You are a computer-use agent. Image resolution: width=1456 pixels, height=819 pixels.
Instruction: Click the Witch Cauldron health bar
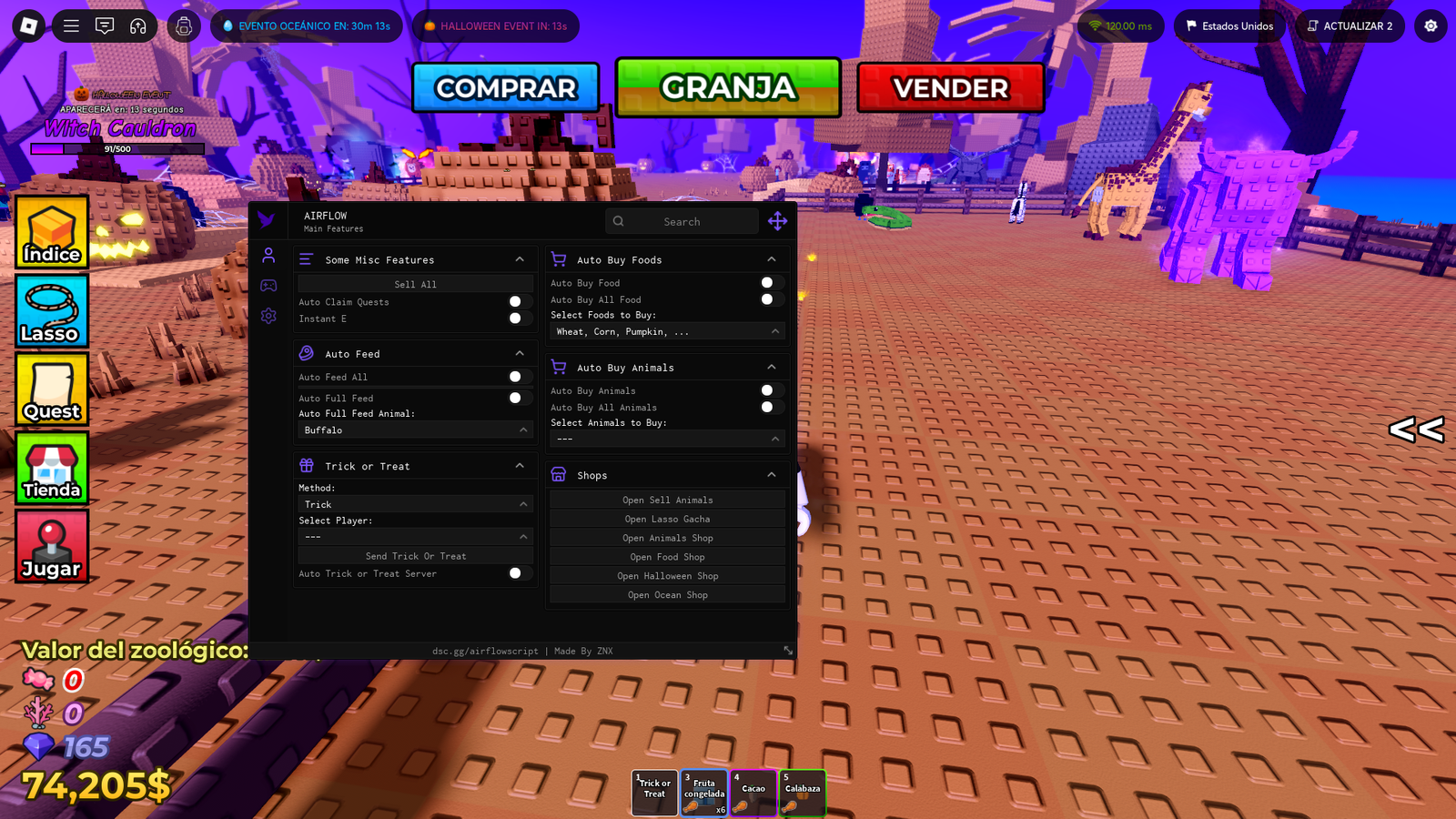[119, 150]
